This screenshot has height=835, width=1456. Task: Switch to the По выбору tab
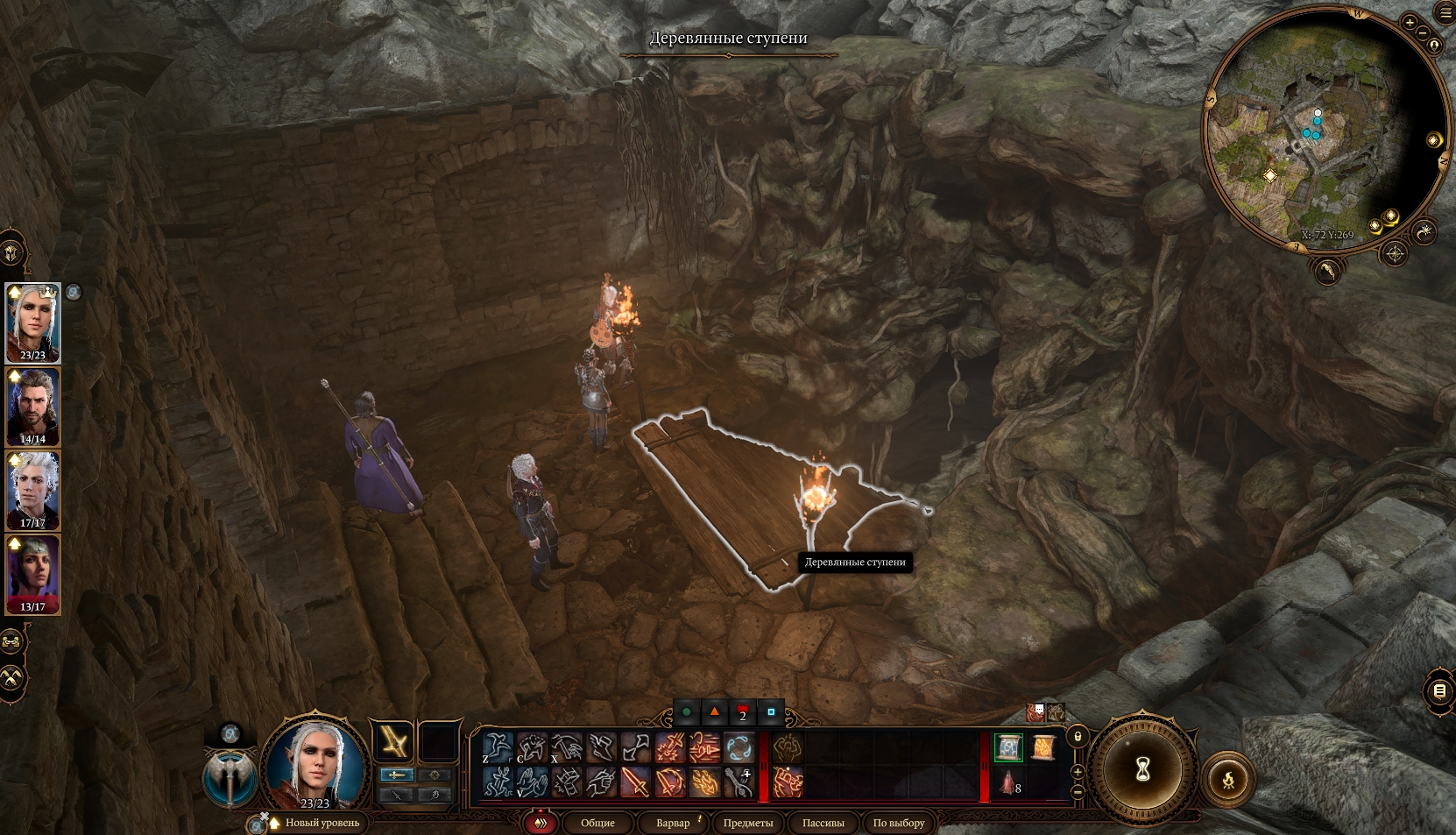898,823
